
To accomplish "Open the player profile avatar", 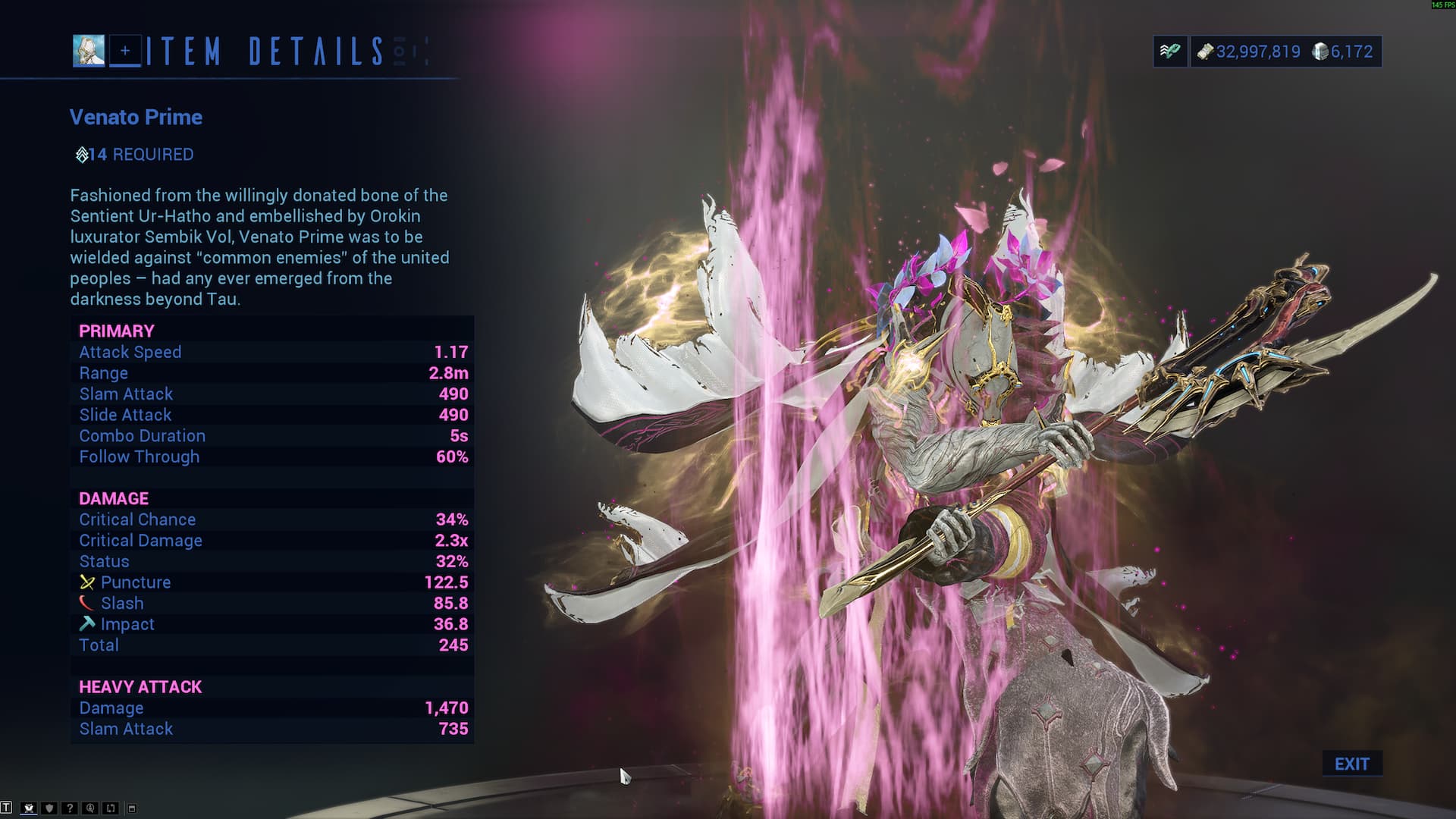I will 89,51.
